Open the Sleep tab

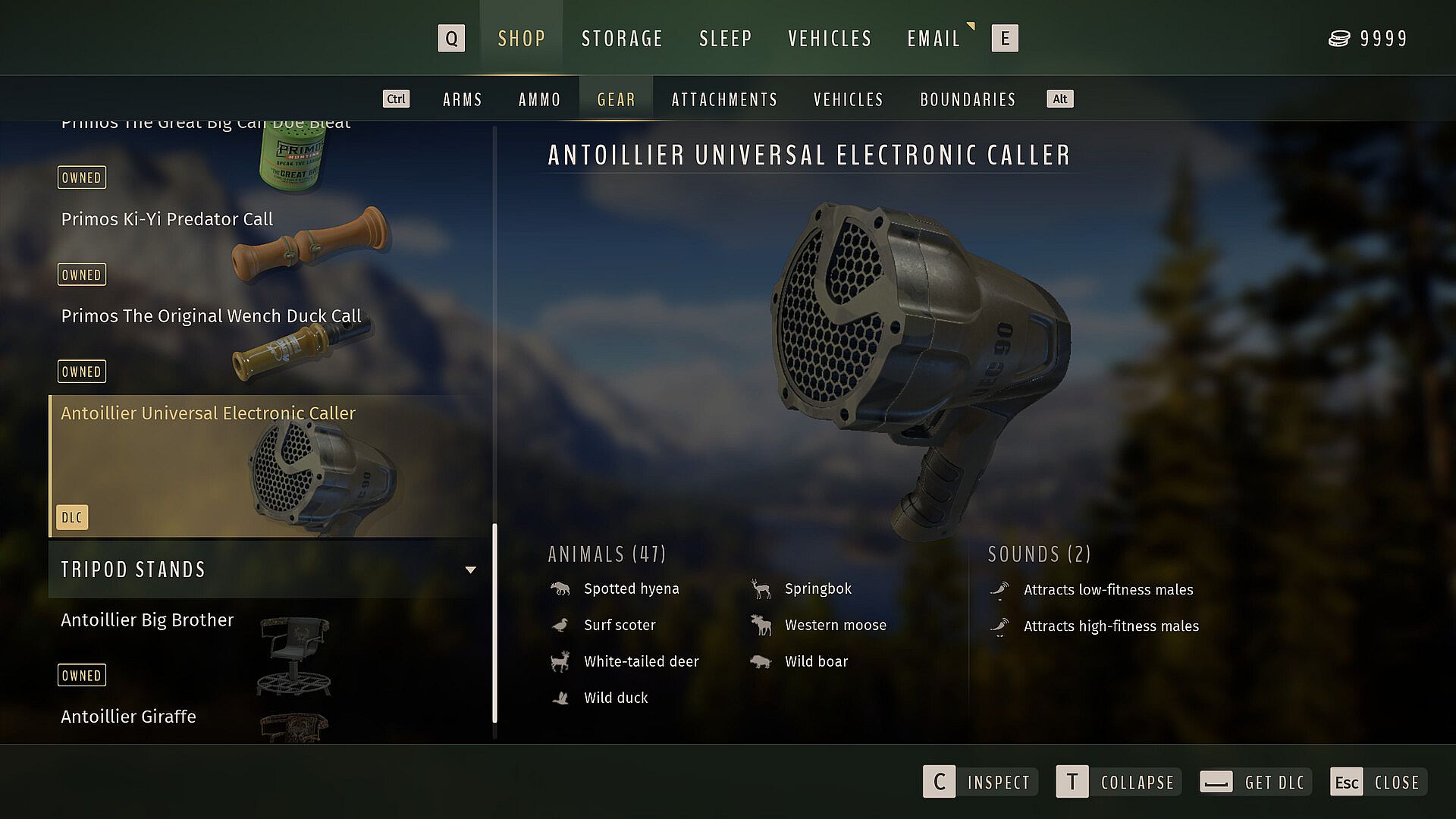(x=725, y=39)
